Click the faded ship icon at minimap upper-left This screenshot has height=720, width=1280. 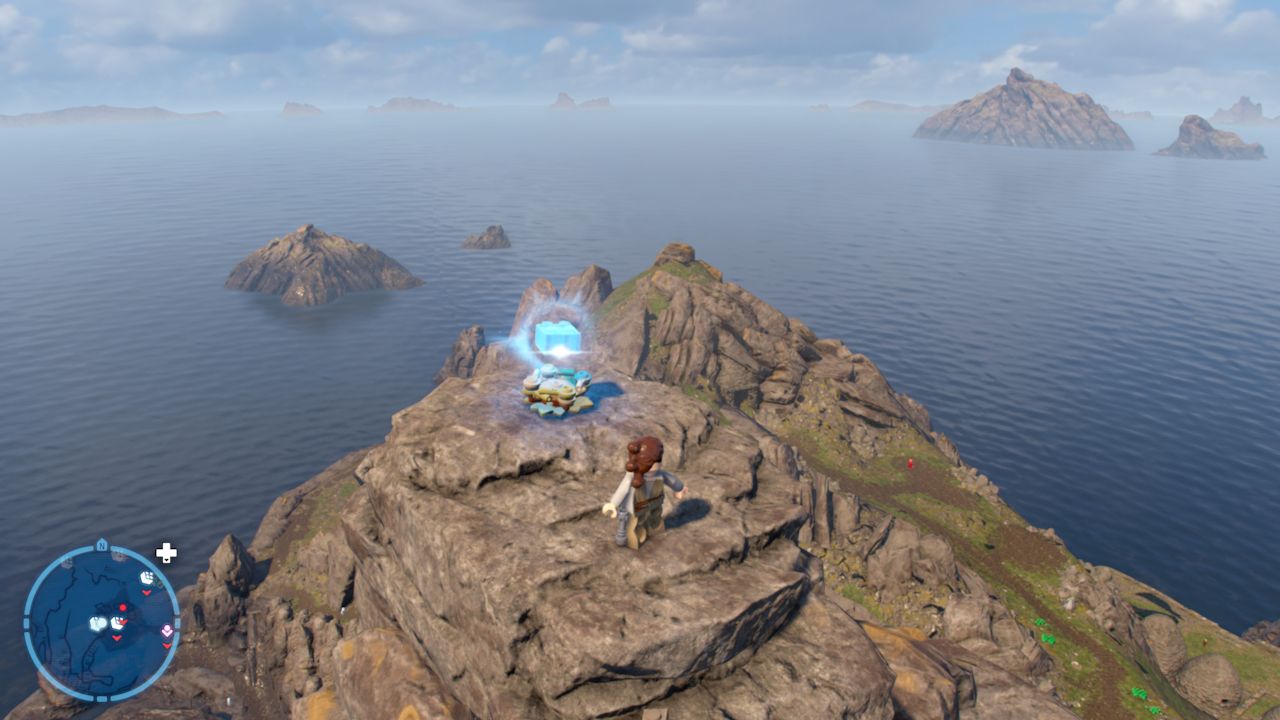66,565
